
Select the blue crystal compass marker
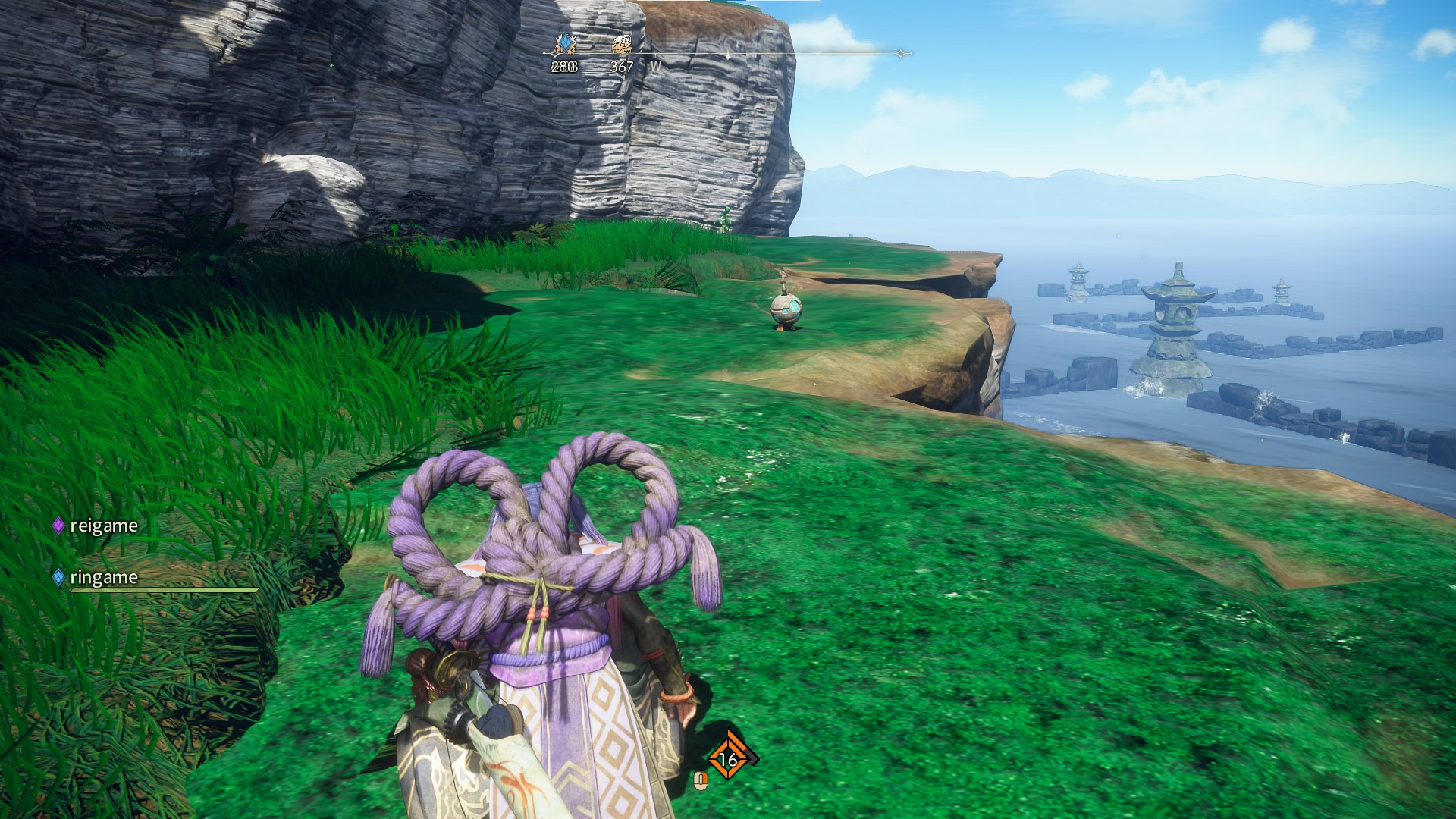point(564,44)
